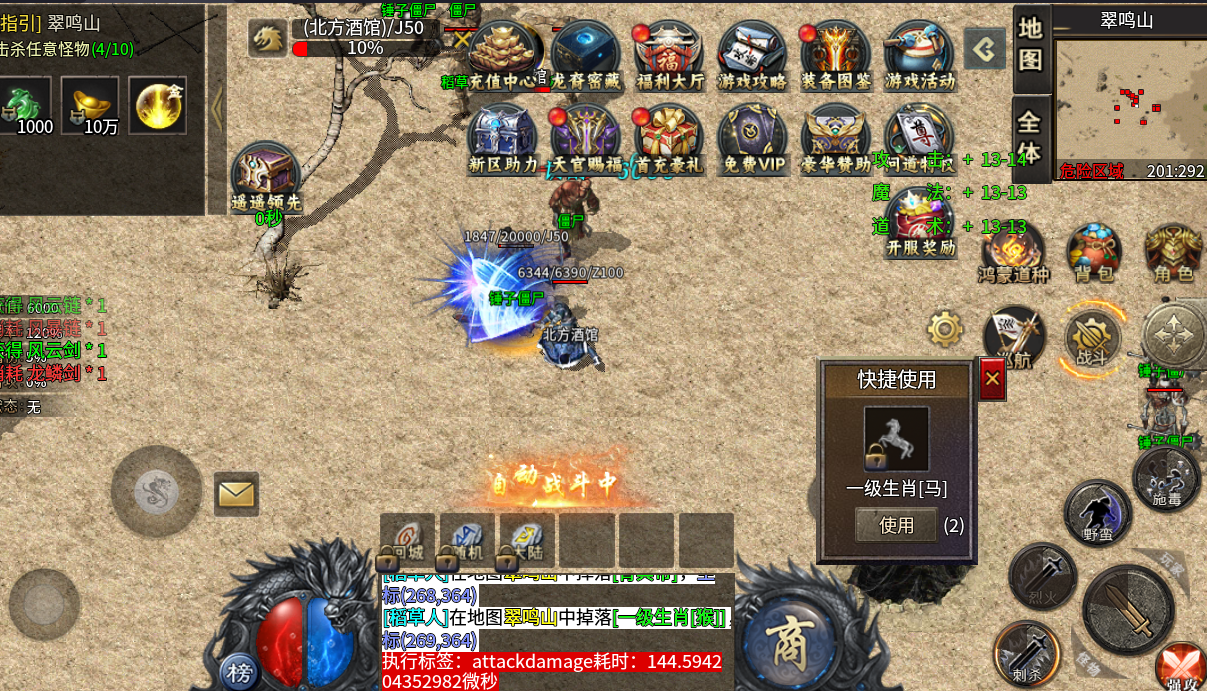The image size is (1207, 691).
Task: Open the 角色 character sheet
Action: (x=1173, y=253)
